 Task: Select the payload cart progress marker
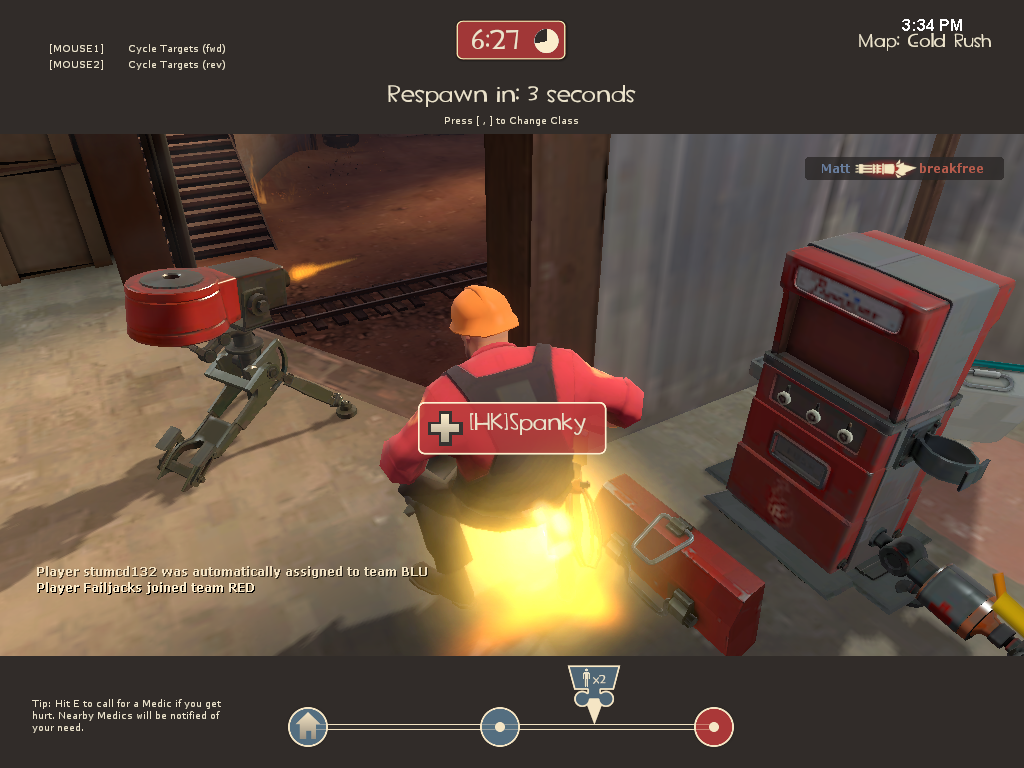pos(593,691)
